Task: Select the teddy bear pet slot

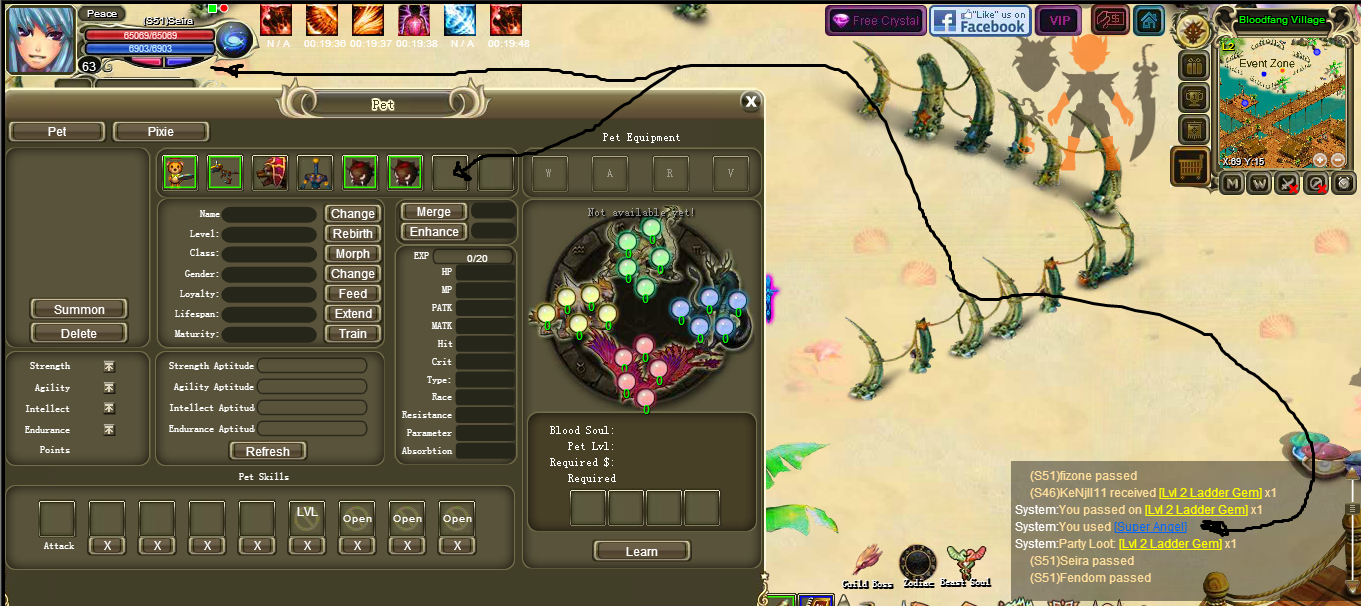Action: pyautogui.click(x=179, y=172)
